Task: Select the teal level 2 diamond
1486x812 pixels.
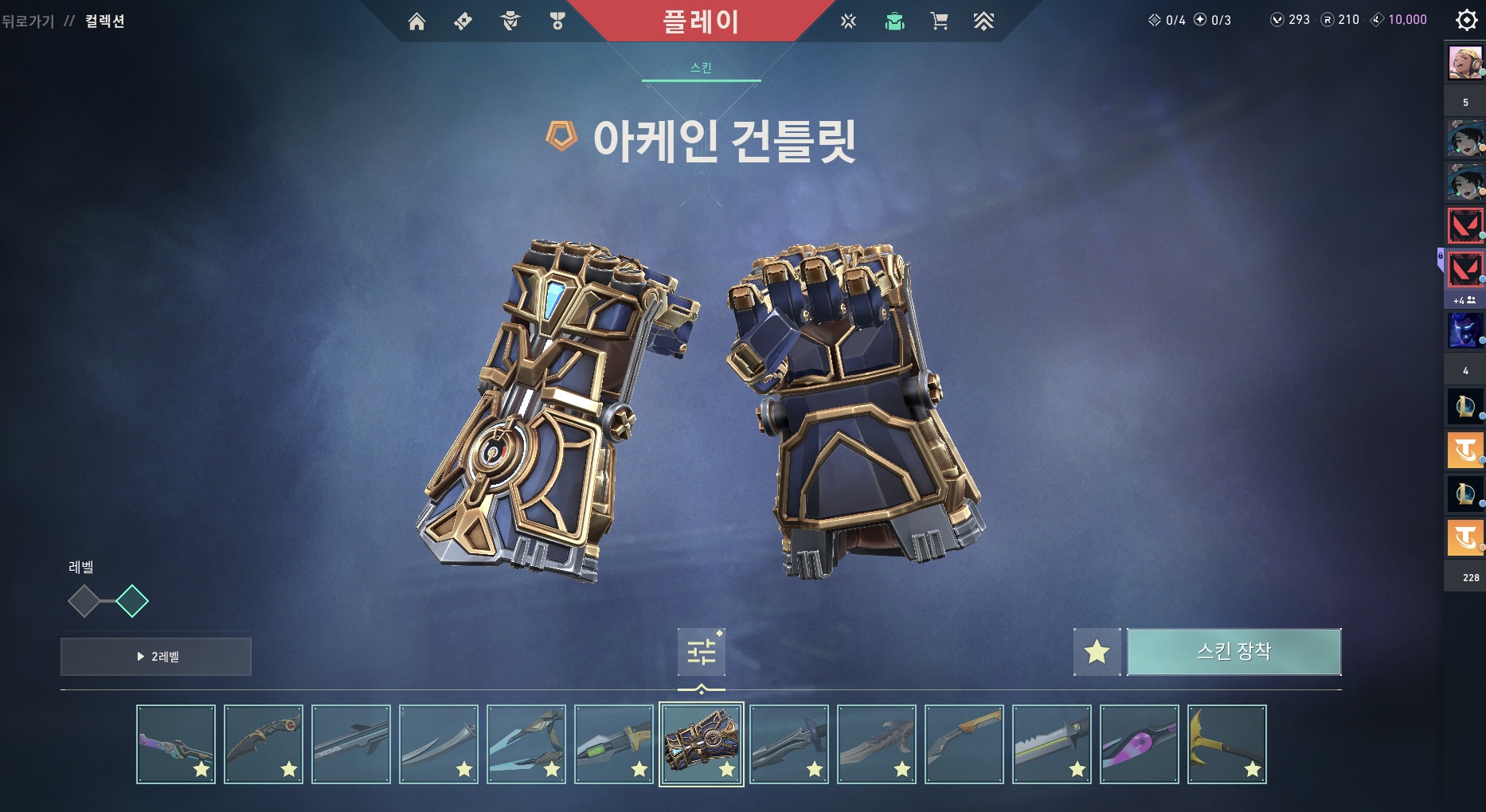Action: (132, 601)
